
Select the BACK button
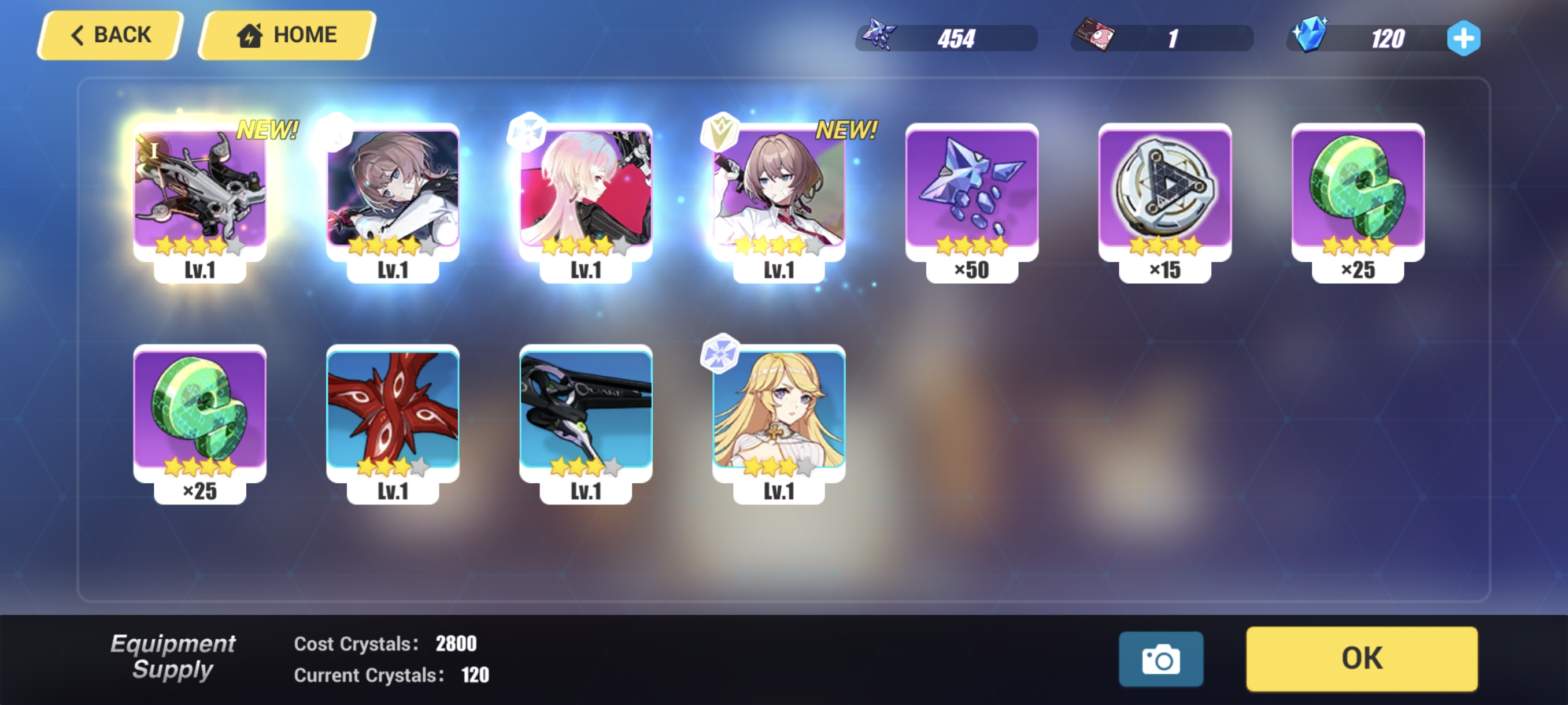[x=110, y=34]
